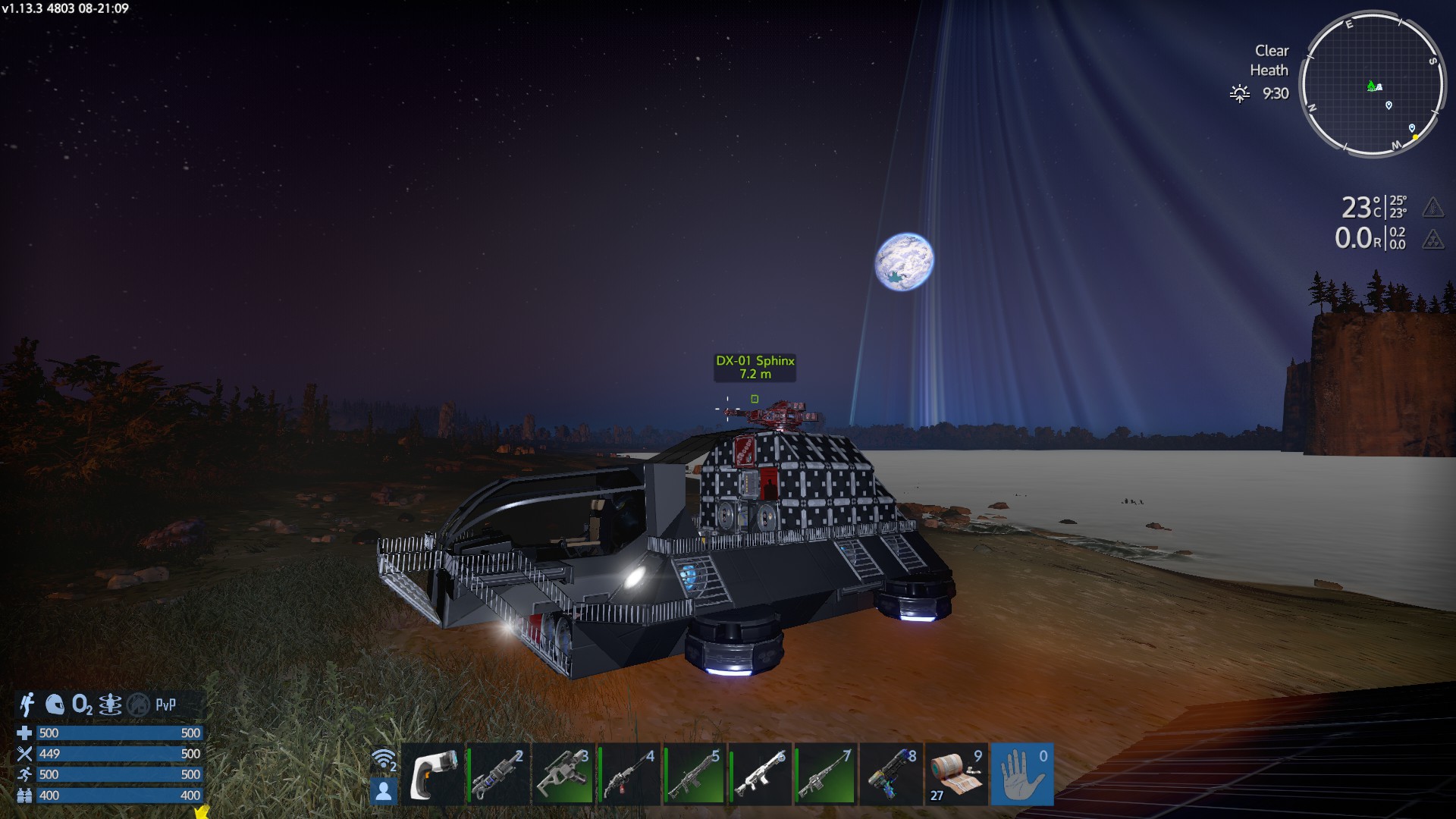Click the DX-01 Sphinx vehicle marker label
1456x819 pixels.
pos(755,367)
